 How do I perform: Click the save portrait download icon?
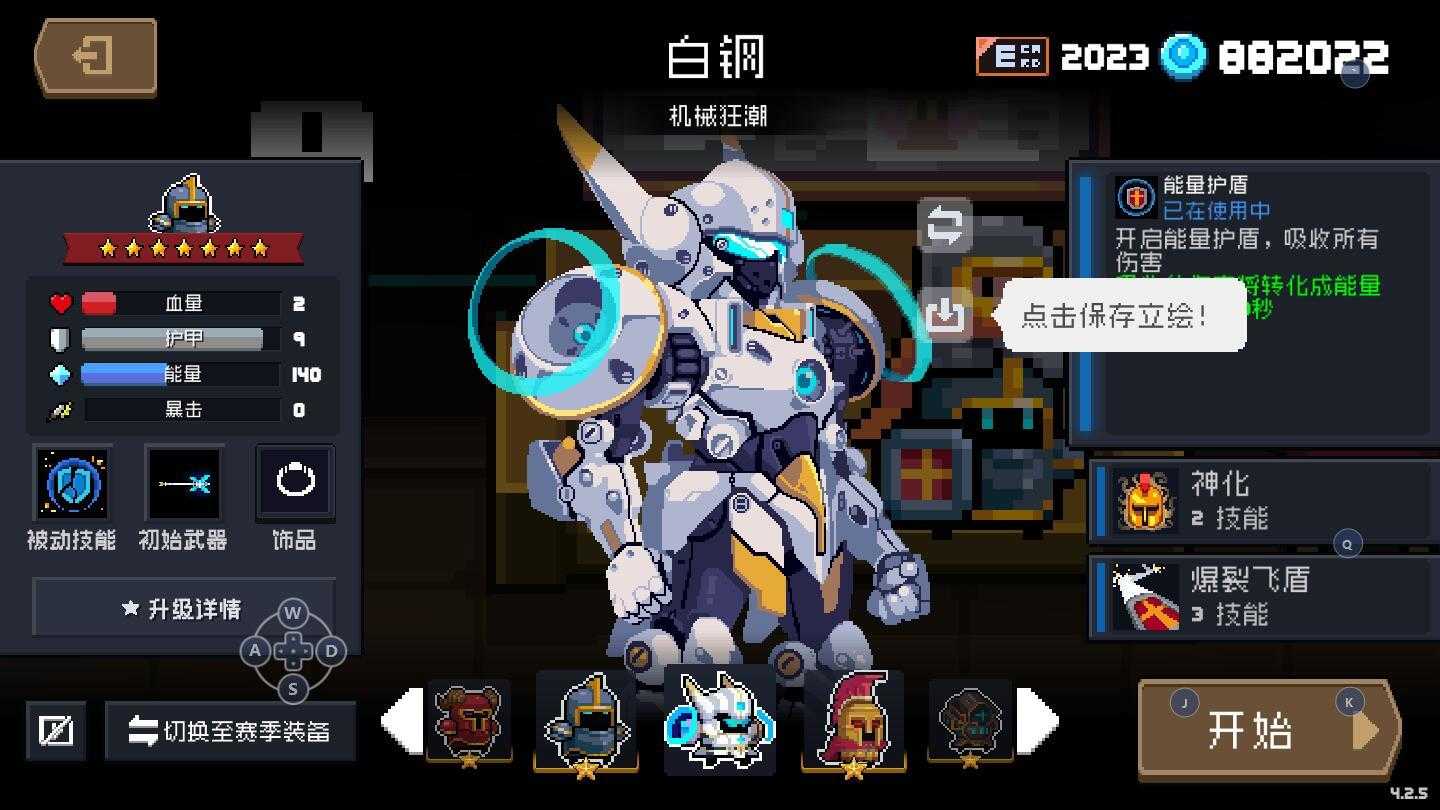(x=944, y=315)
